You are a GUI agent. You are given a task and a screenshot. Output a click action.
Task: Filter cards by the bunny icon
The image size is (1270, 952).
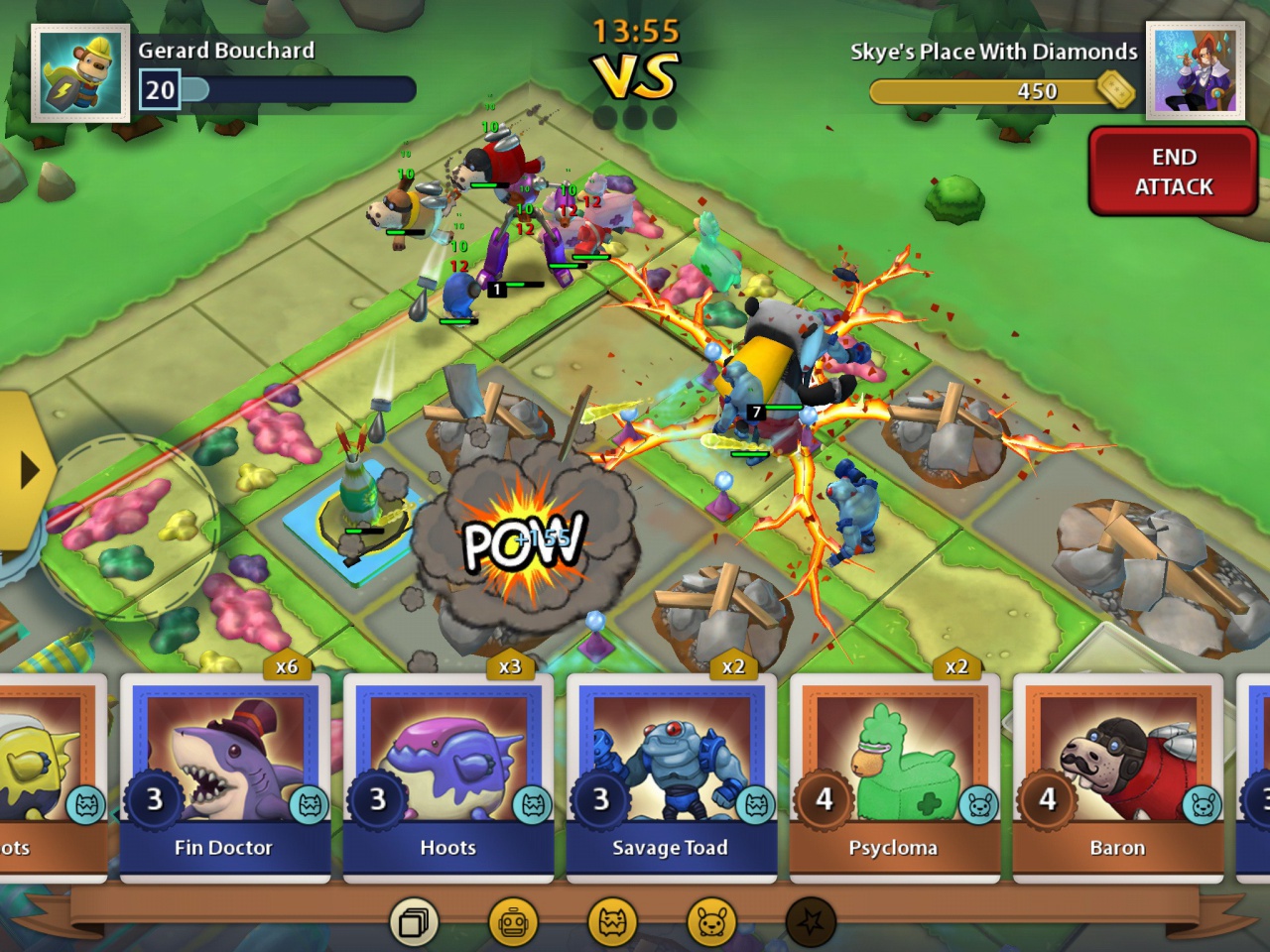click(x=711, y=923)
